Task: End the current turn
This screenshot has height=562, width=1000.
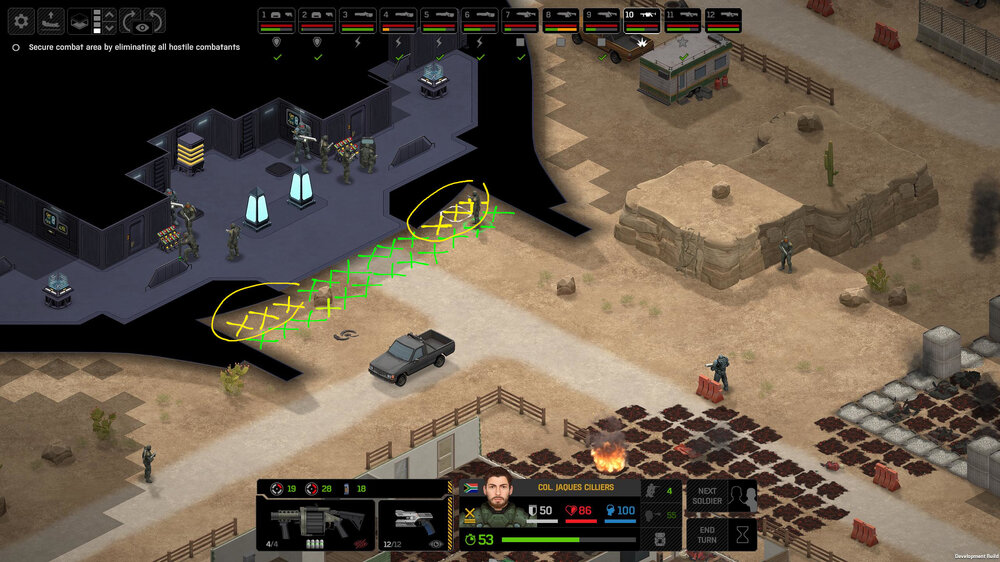Action: pyautogui.click(x=720, y=532)
